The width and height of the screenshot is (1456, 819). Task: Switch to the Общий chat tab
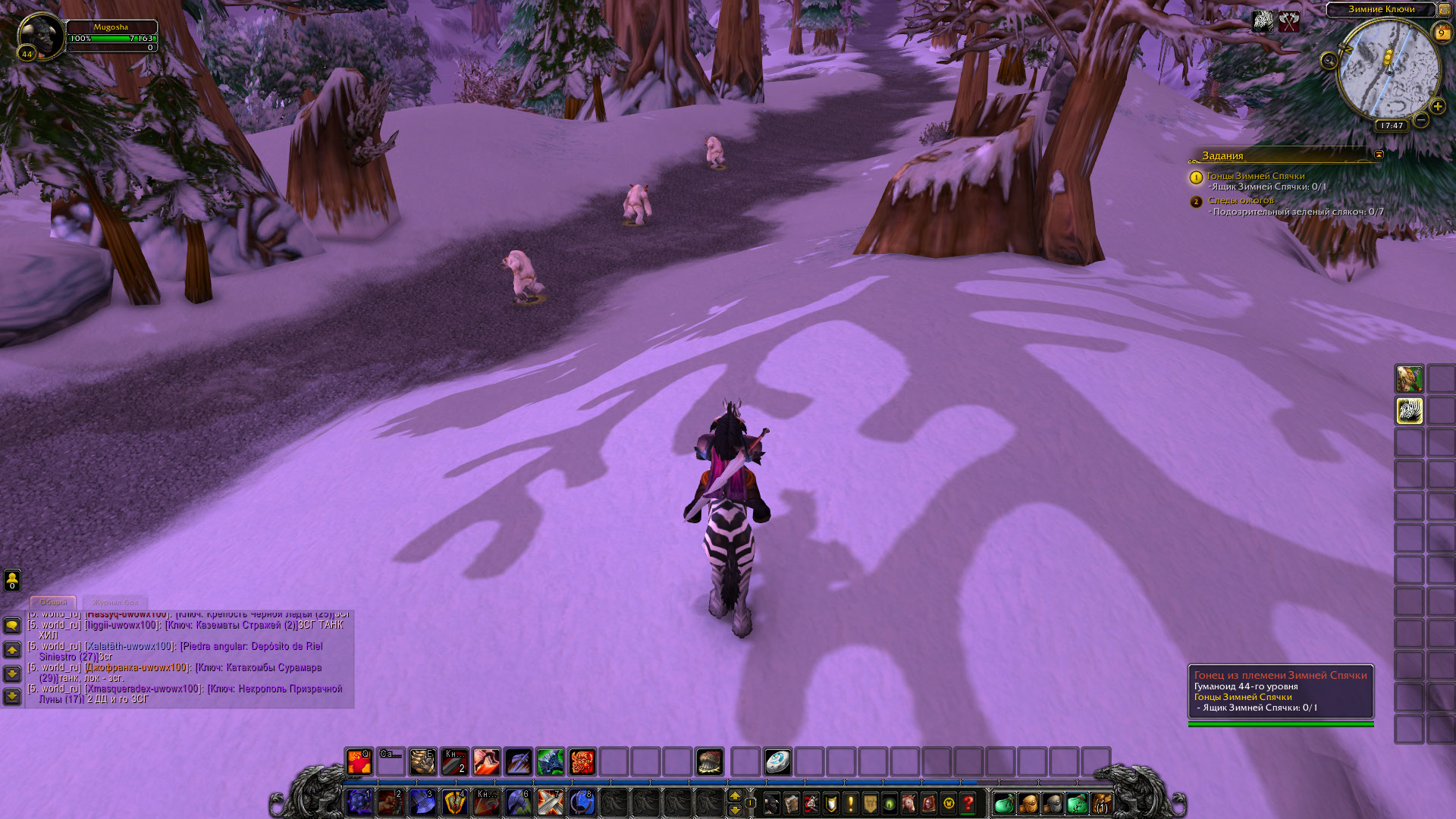tap(53, 602)
